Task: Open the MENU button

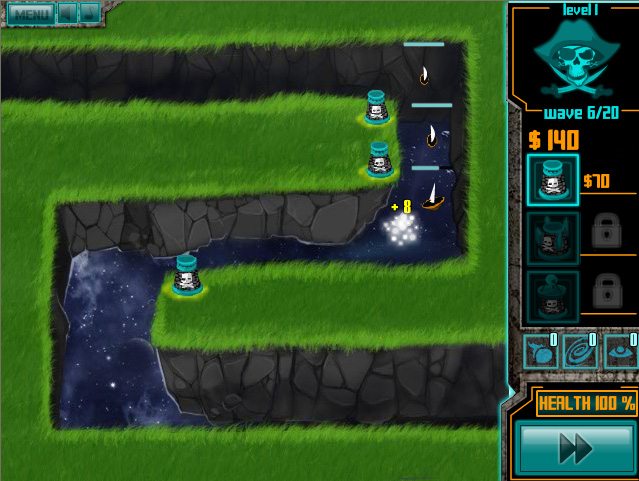Action: [29, 14]
